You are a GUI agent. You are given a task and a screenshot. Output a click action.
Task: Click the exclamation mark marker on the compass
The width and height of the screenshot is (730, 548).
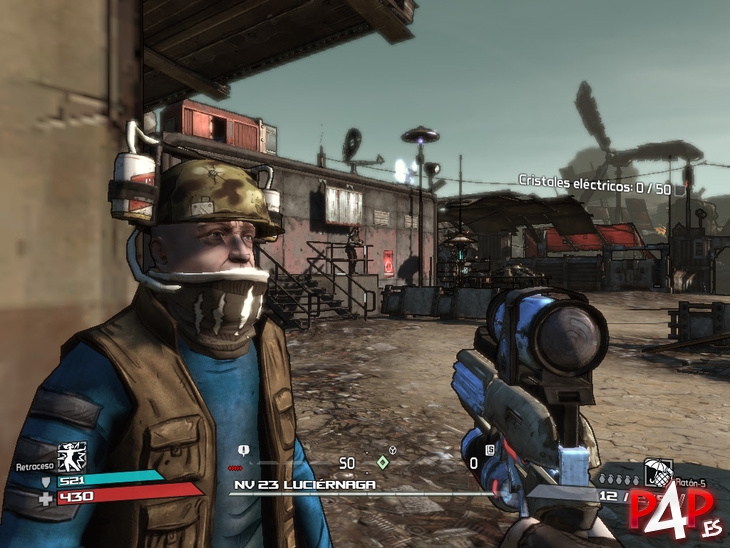245,451
